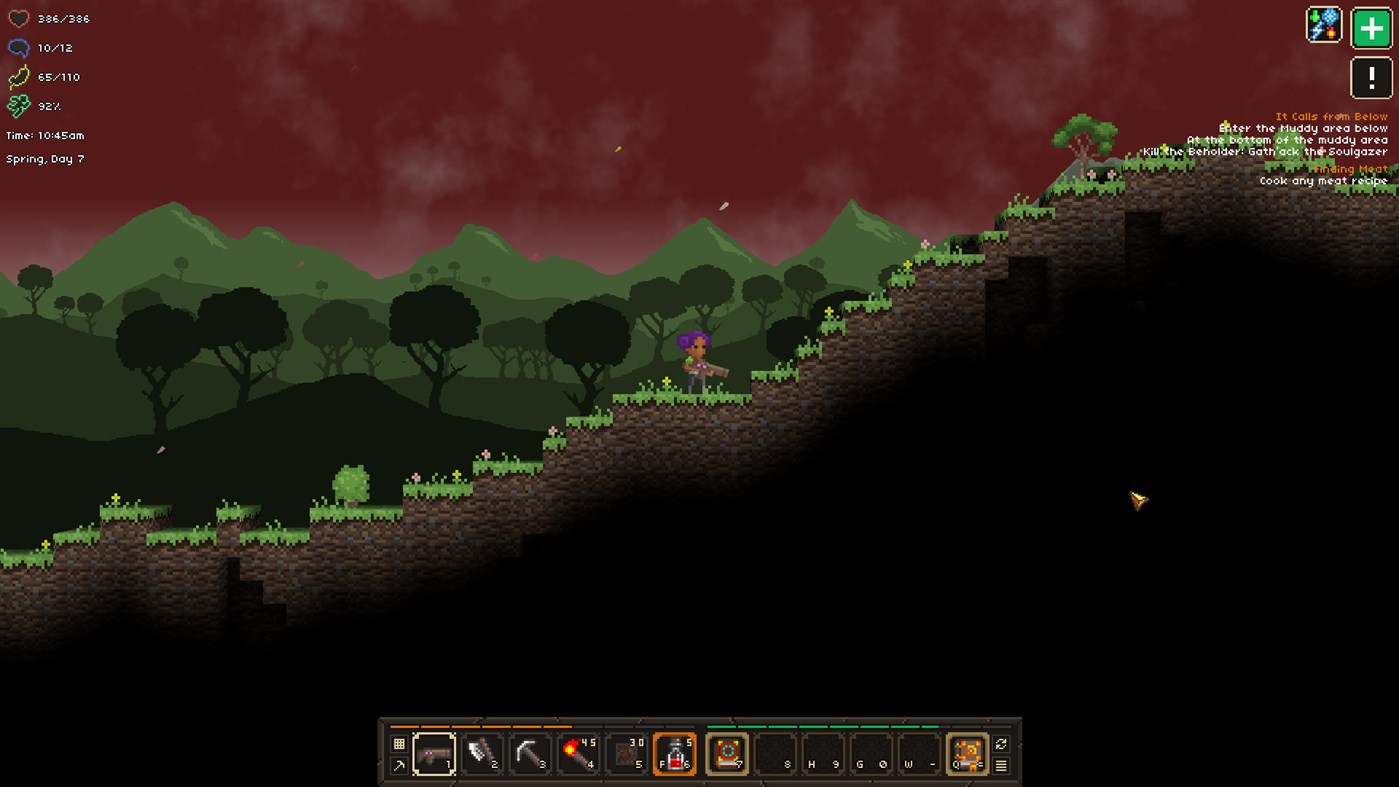Click the exclamation mark alert button
This screenshot has height=787, width=1399.
[1372, 79]
